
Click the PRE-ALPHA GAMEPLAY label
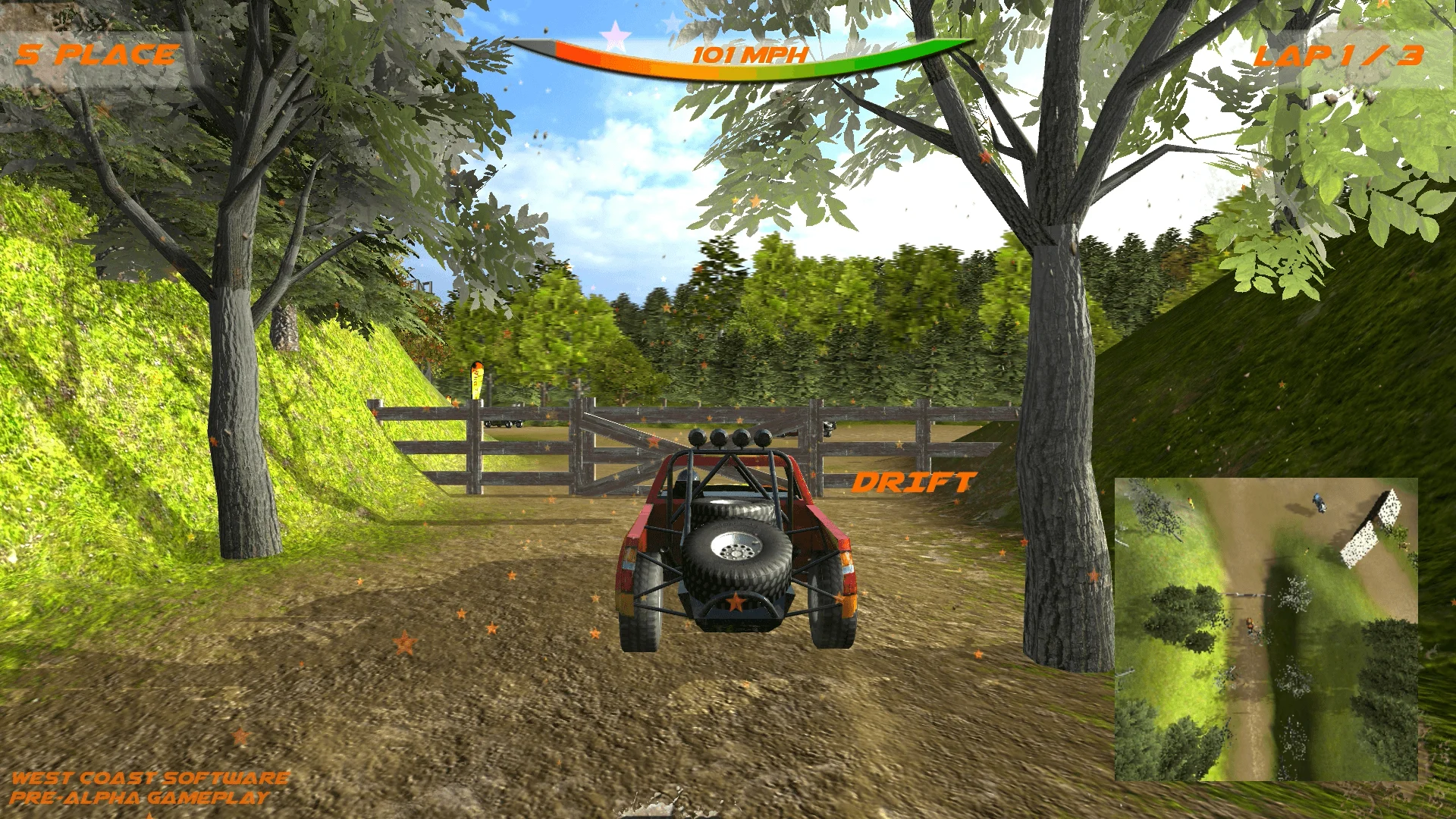tap(140, 799)
